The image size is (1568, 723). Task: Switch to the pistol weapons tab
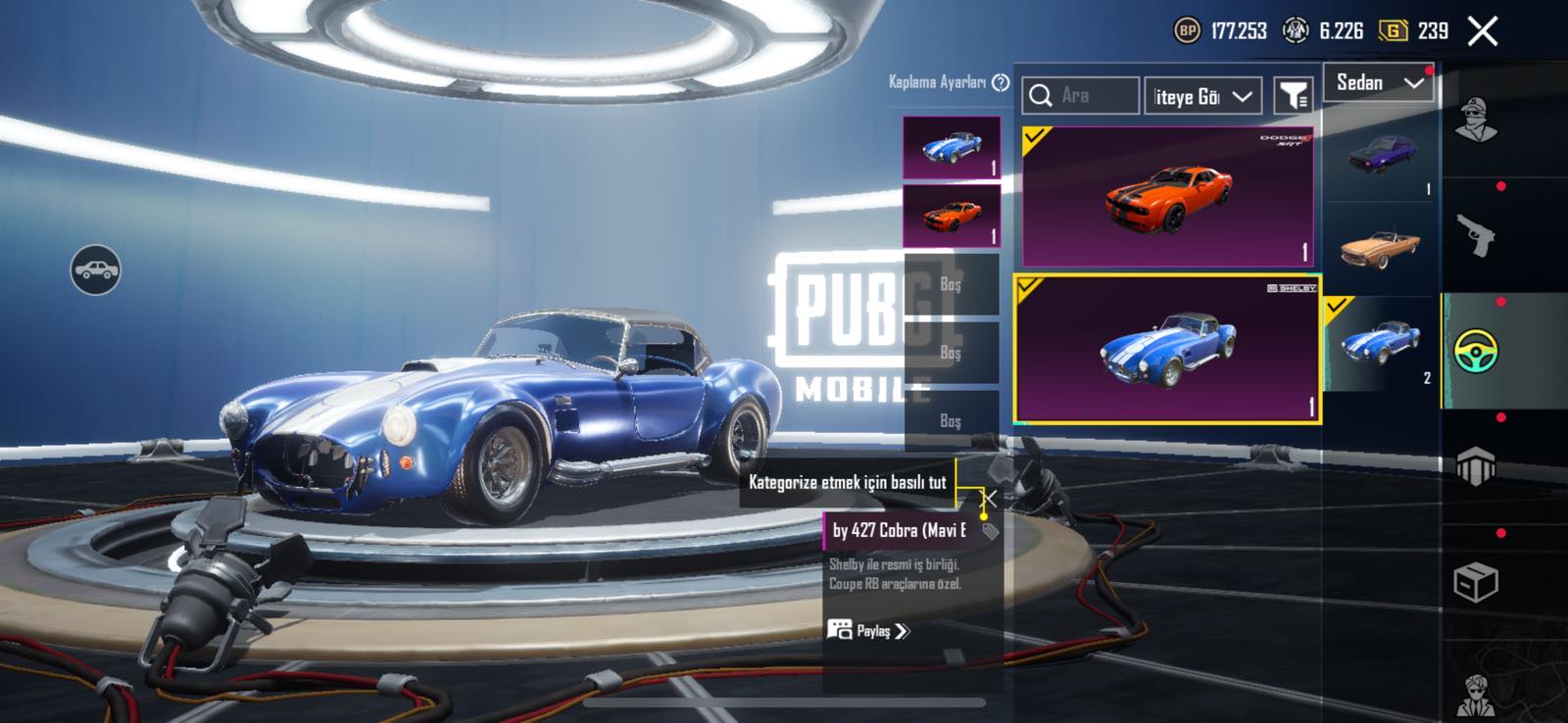point(1475,235)
